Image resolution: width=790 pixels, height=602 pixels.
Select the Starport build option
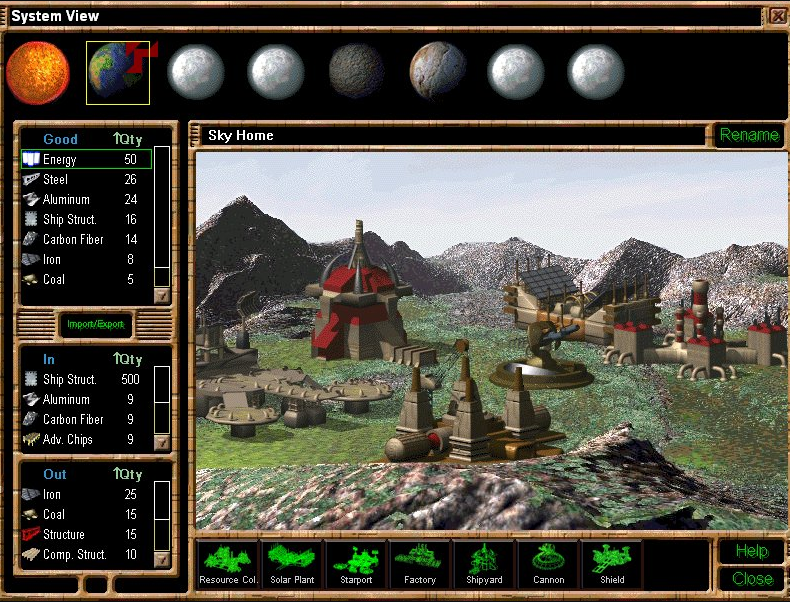pos(356,563)
